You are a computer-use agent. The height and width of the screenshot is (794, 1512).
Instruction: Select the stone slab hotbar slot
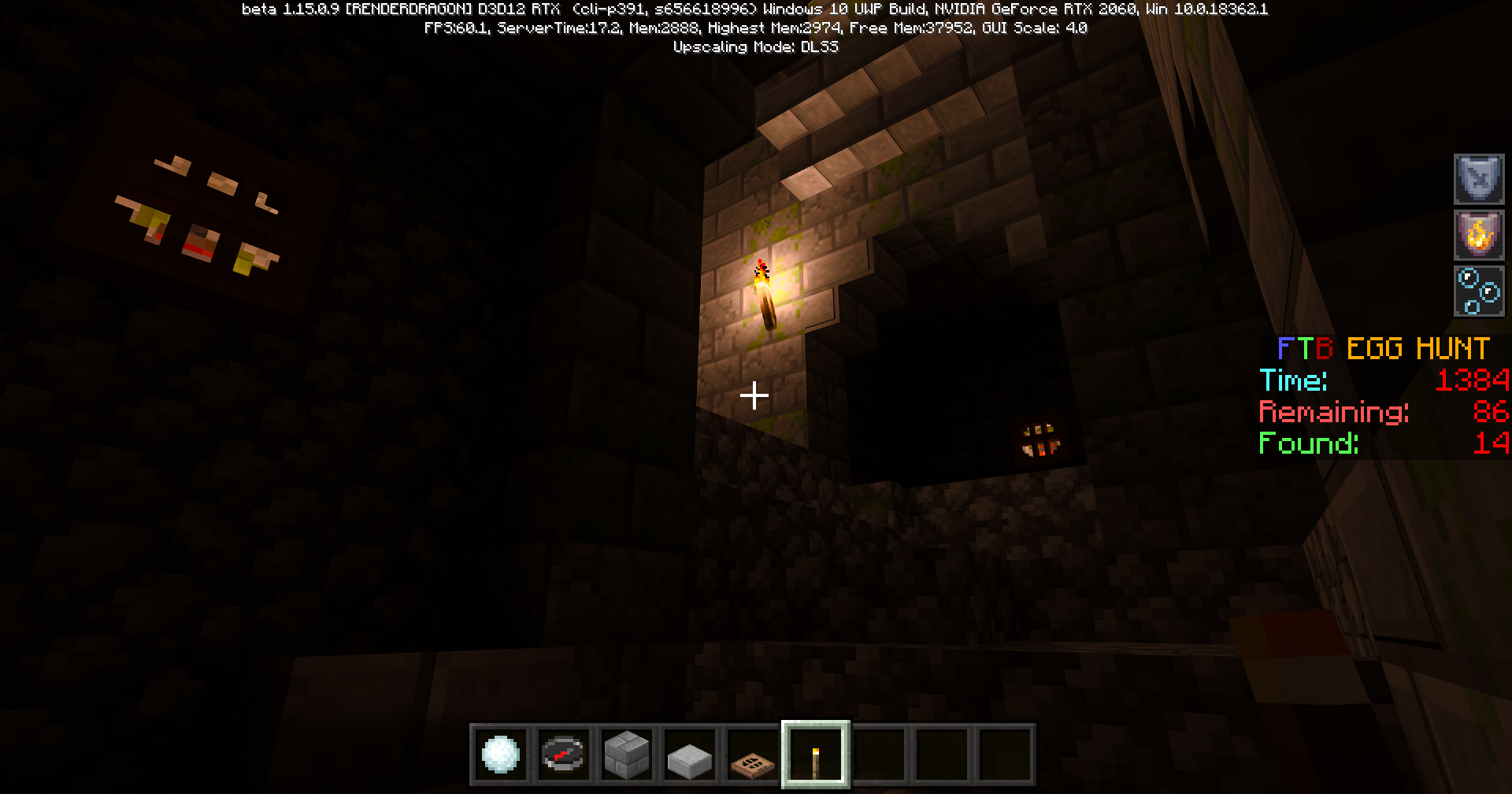click(x=690, y=755)
